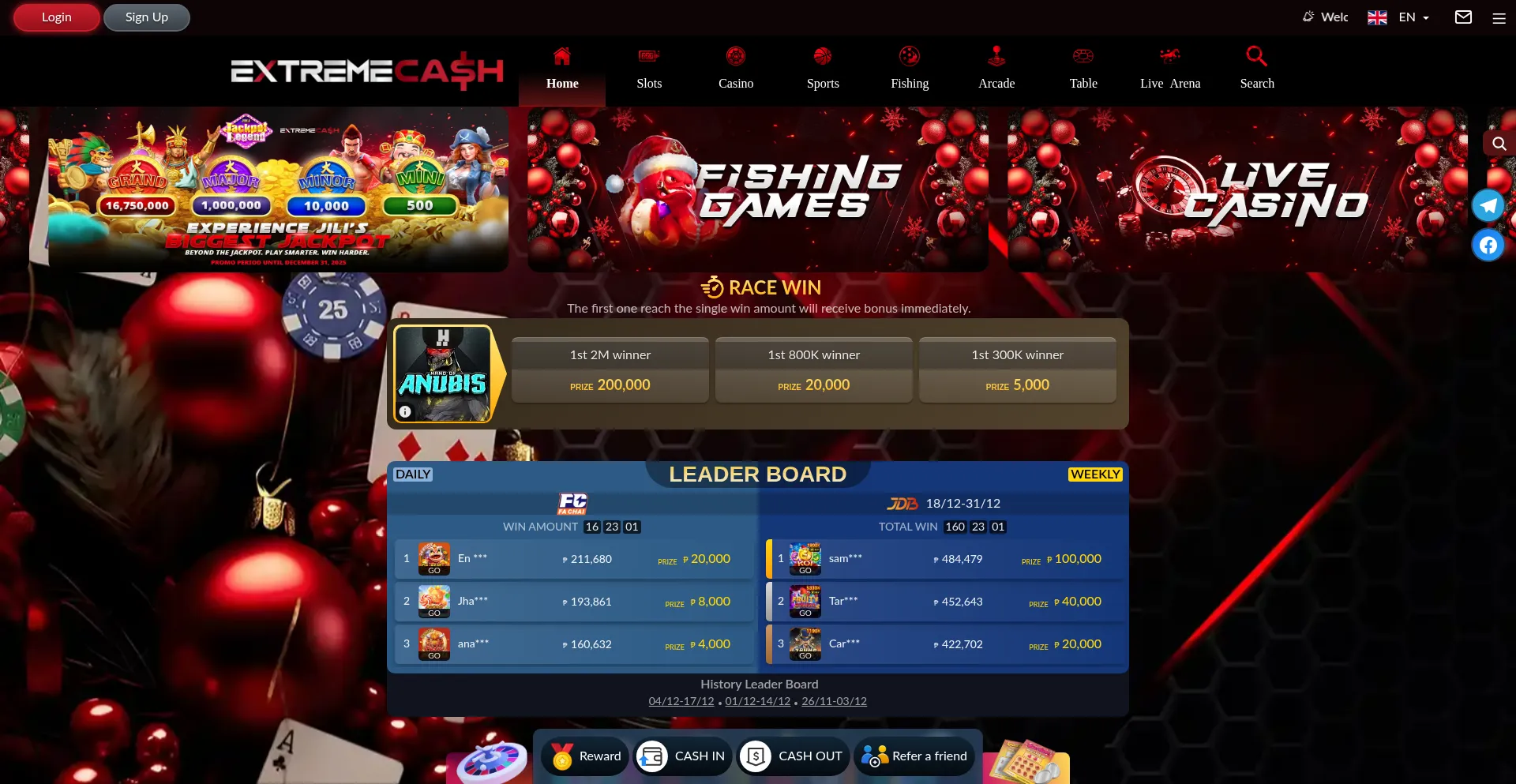
Task: Select the Live Arena icon
Action: click(x=1170, y=56)
